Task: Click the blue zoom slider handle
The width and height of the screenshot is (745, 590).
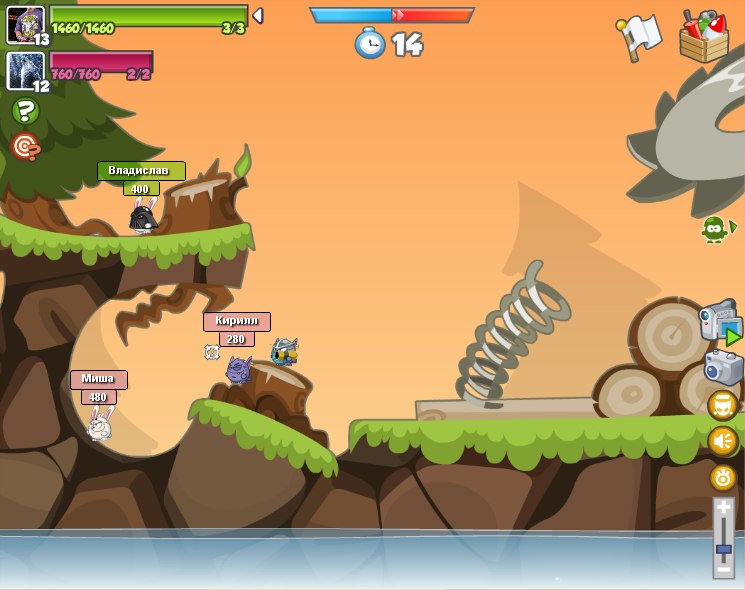Action: coord(723,549)
